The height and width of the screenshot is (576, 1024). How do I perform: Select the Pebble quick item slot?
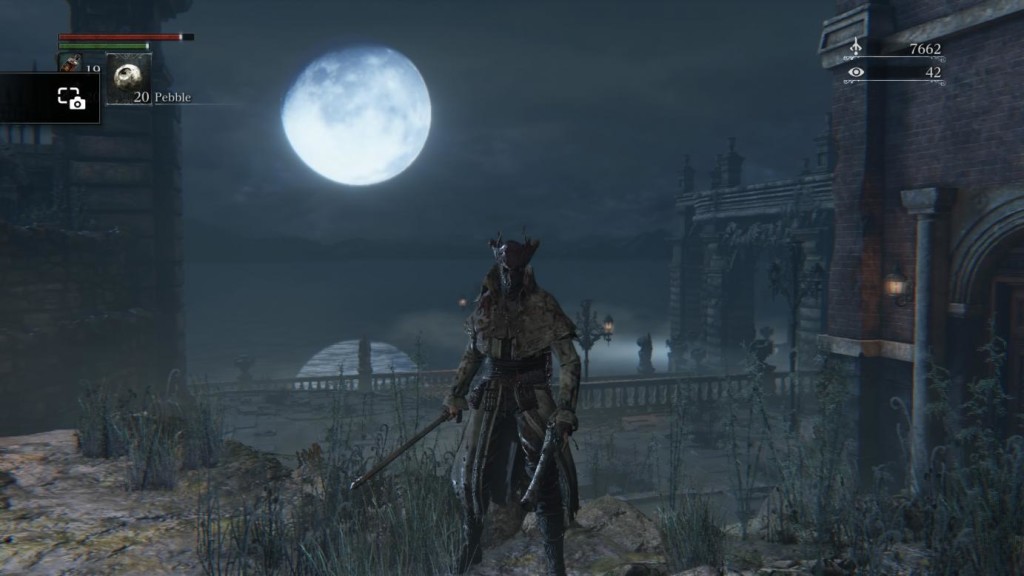tap(129, 77)
